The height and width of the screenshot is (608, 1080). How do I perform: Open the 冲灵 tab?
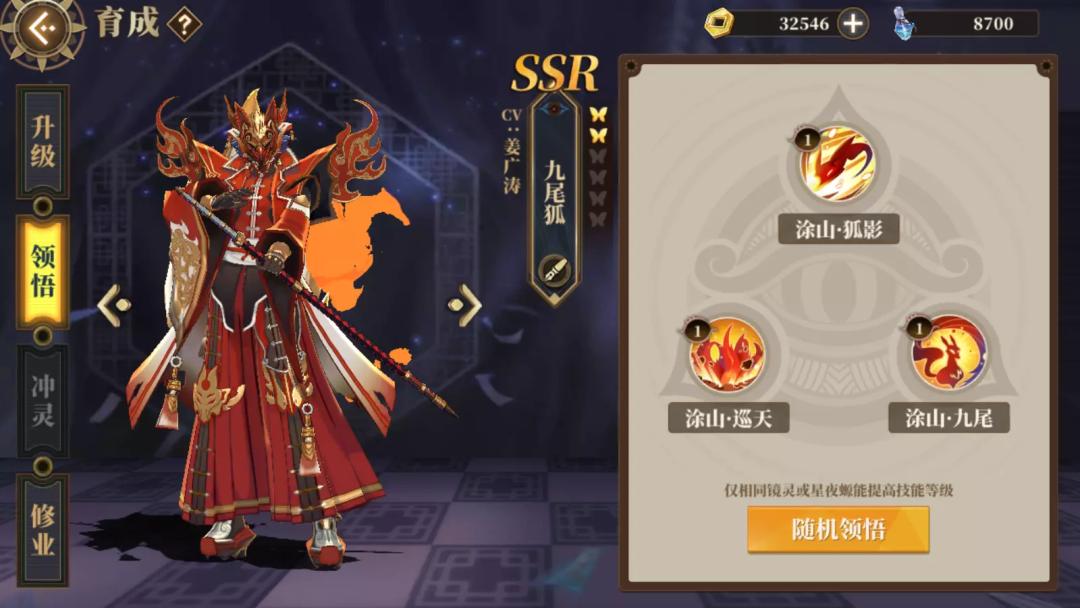[x=43, y=400]
